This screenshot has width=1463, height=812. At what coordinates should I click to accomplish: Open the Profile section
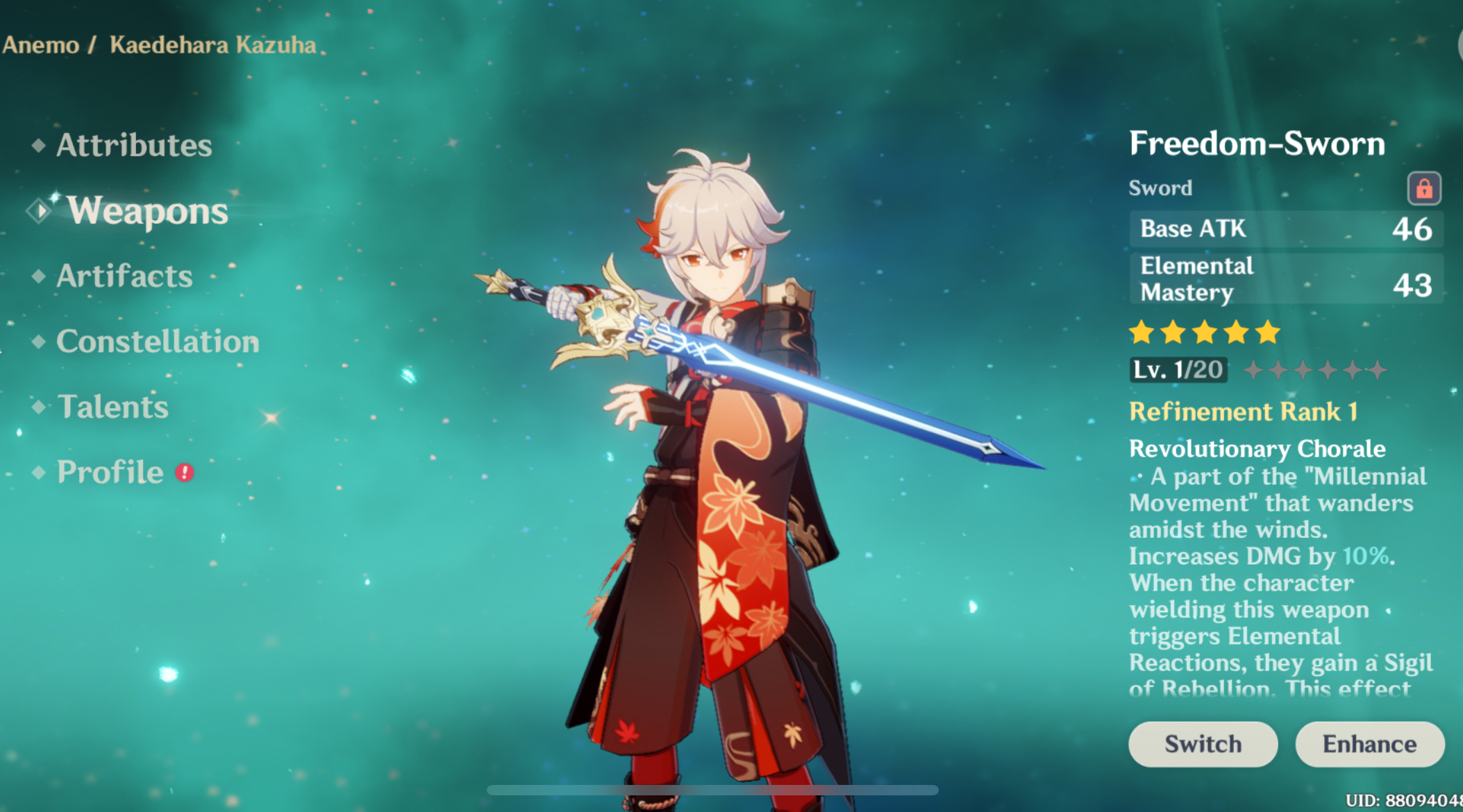point(111,473)
